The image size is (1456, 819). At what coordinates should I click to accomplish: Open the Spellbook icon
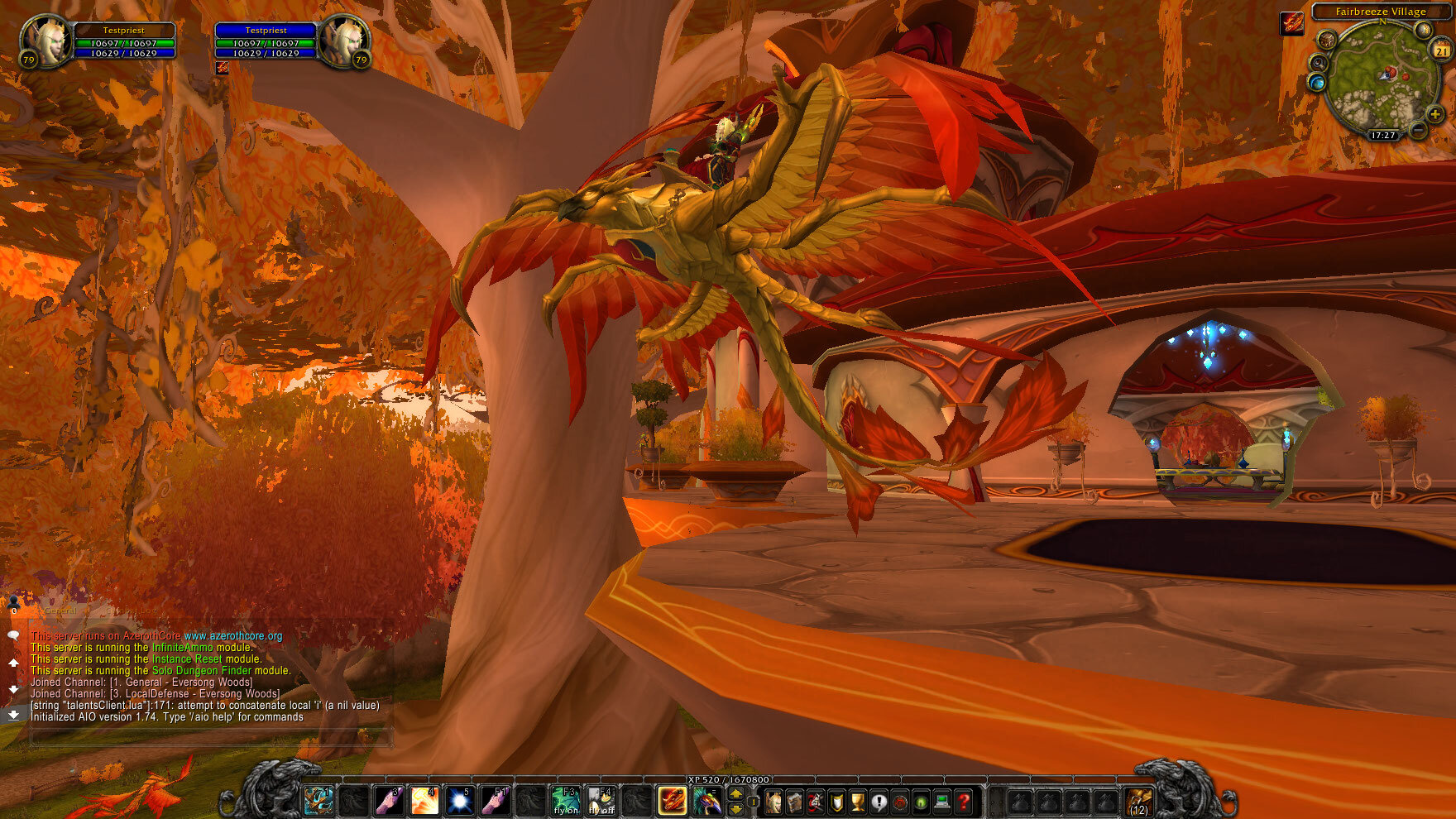pyautogui.click(x=794, y=801)
